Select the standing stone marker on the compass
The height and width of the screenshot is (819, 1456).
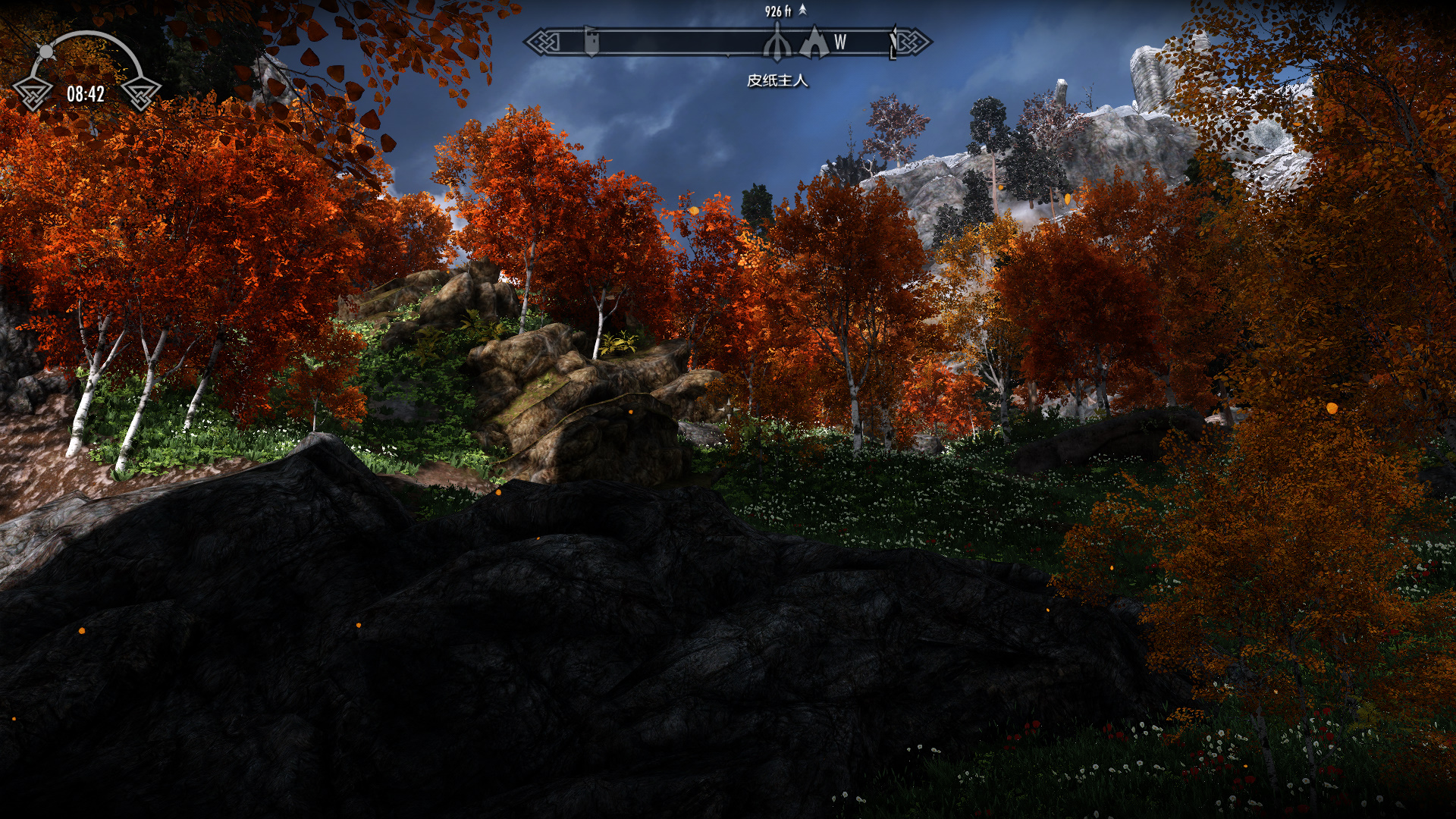pos(777,42)
